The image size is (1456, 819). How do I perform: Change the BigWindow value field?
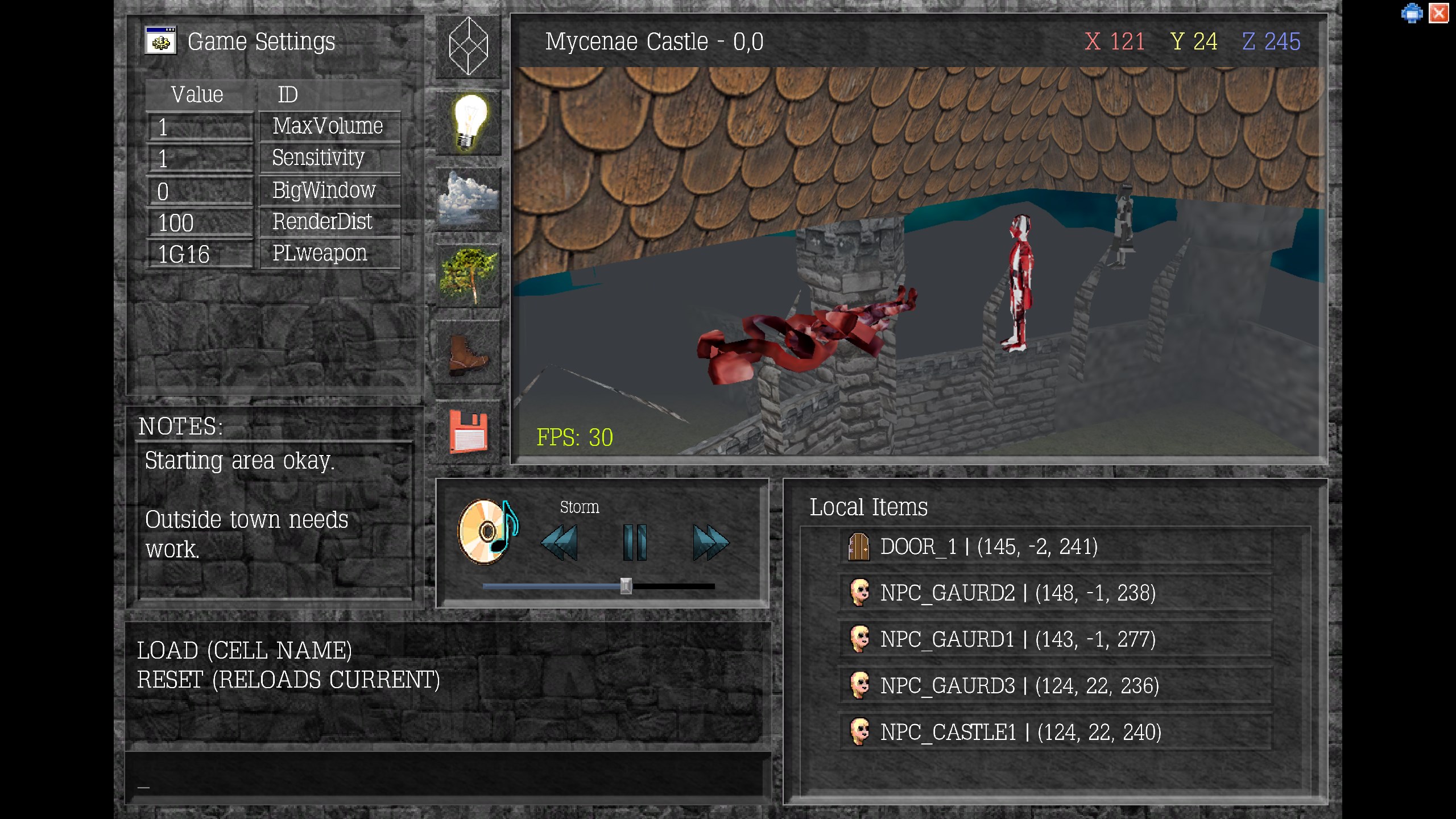(200, 191)
